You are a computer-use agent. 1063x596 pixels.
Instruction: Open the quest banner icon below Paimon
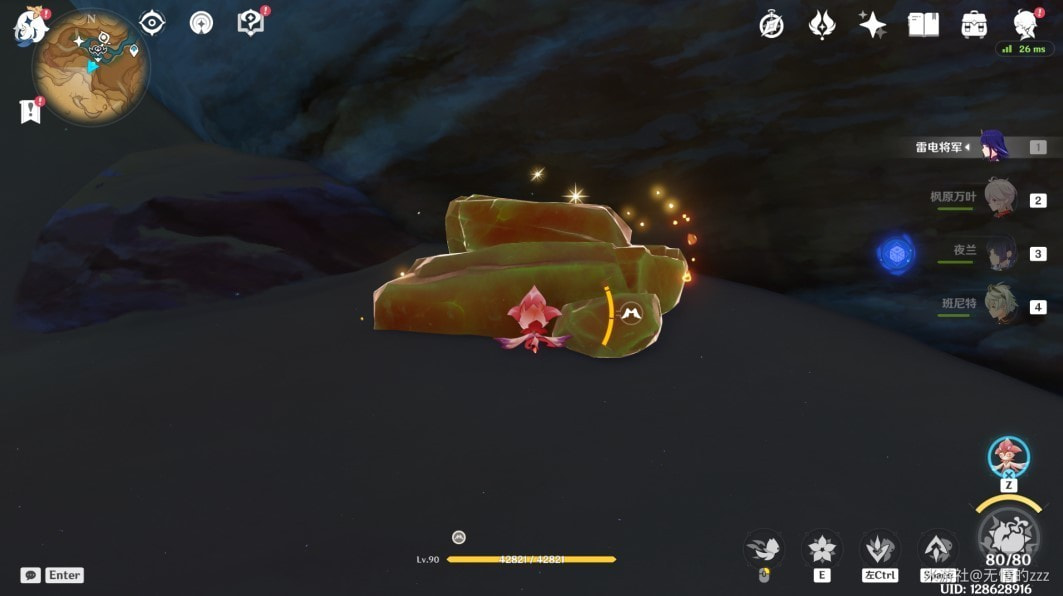coord(30,112)
